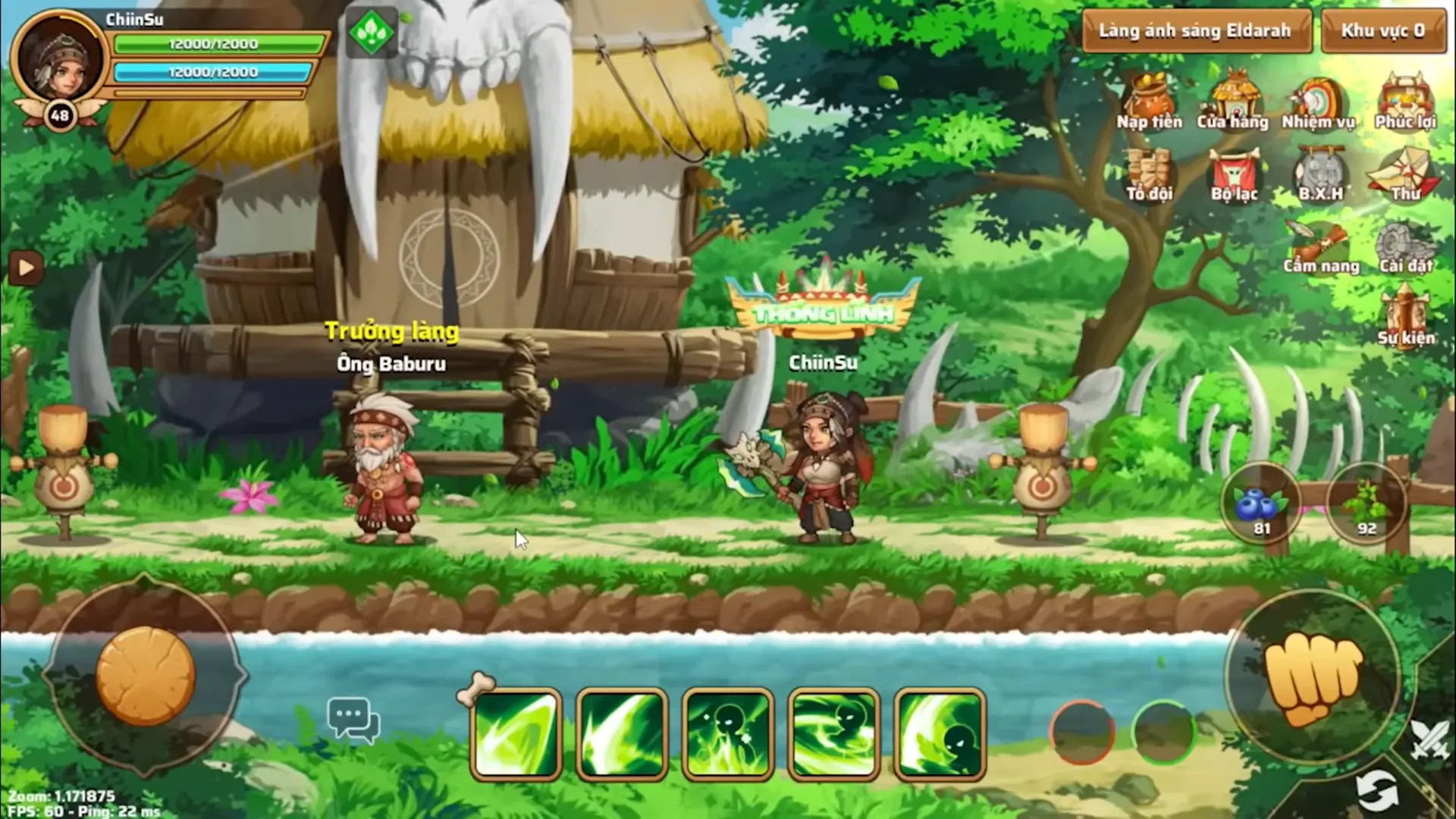Open the Bộ lạc tribe menu

pos(1234,174)
